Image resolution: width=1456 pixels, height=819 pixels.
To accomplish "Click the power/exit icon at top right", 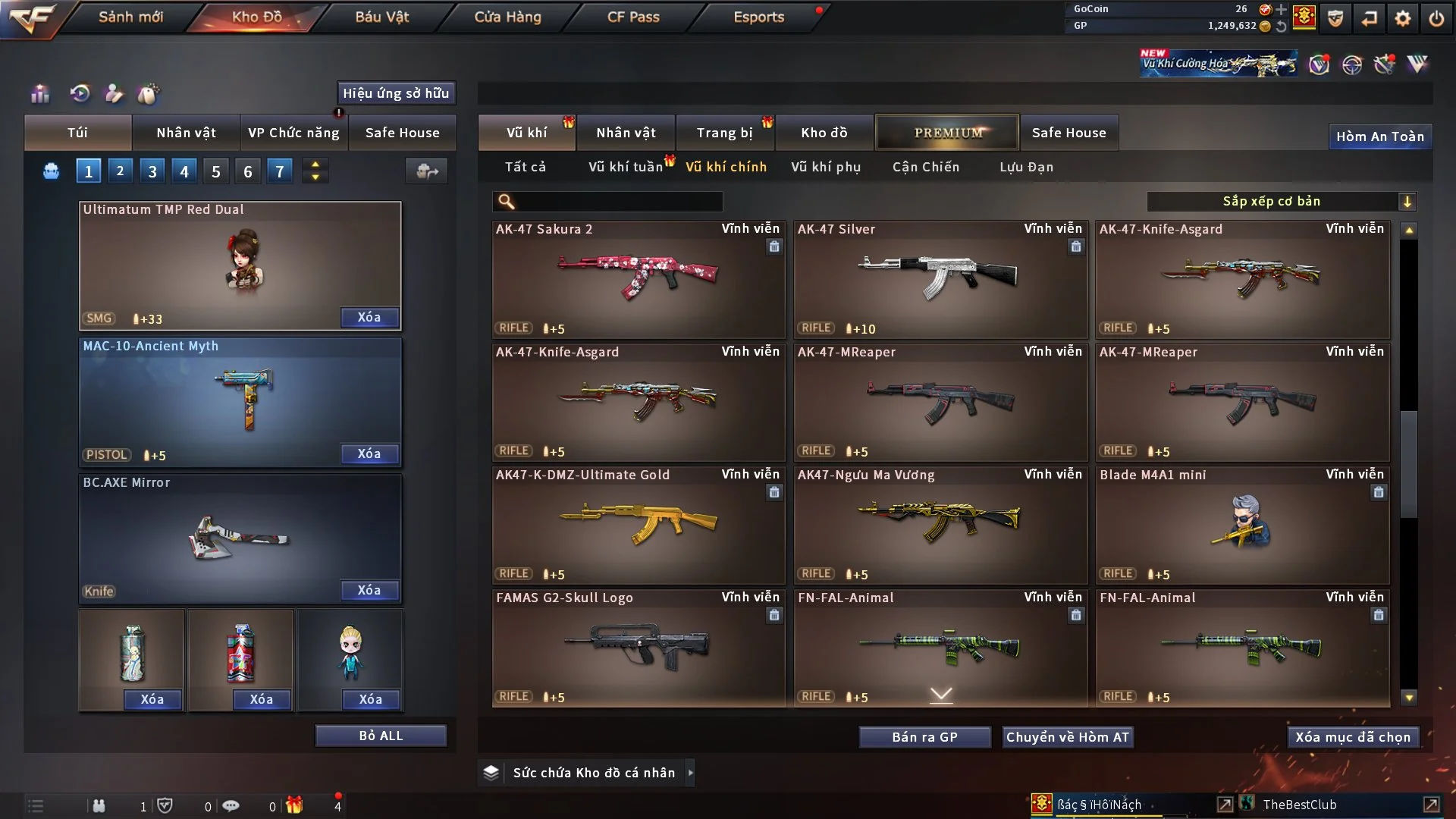I will coord(1436,19).
